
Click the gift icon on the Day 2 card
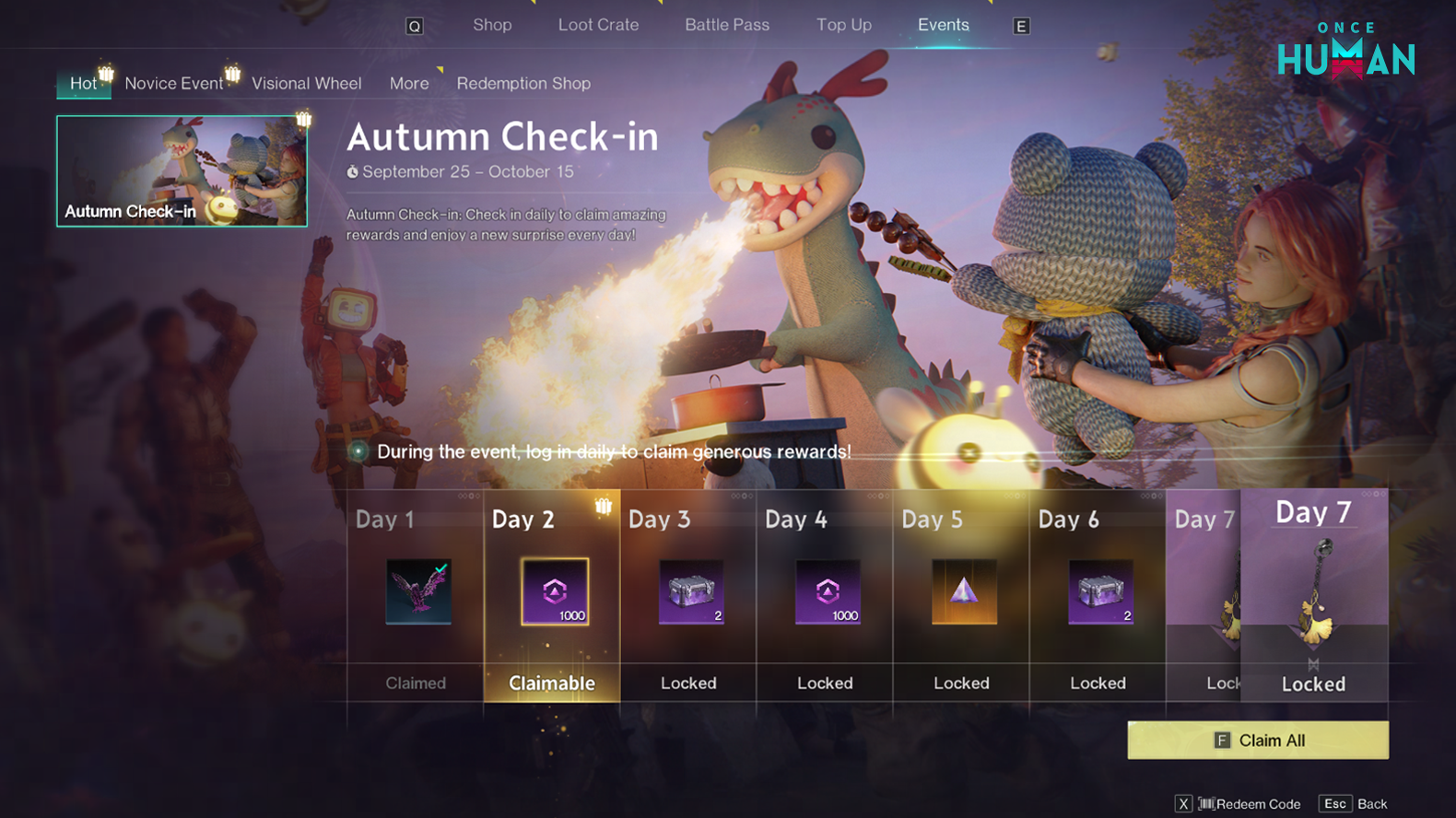point(605,506)
